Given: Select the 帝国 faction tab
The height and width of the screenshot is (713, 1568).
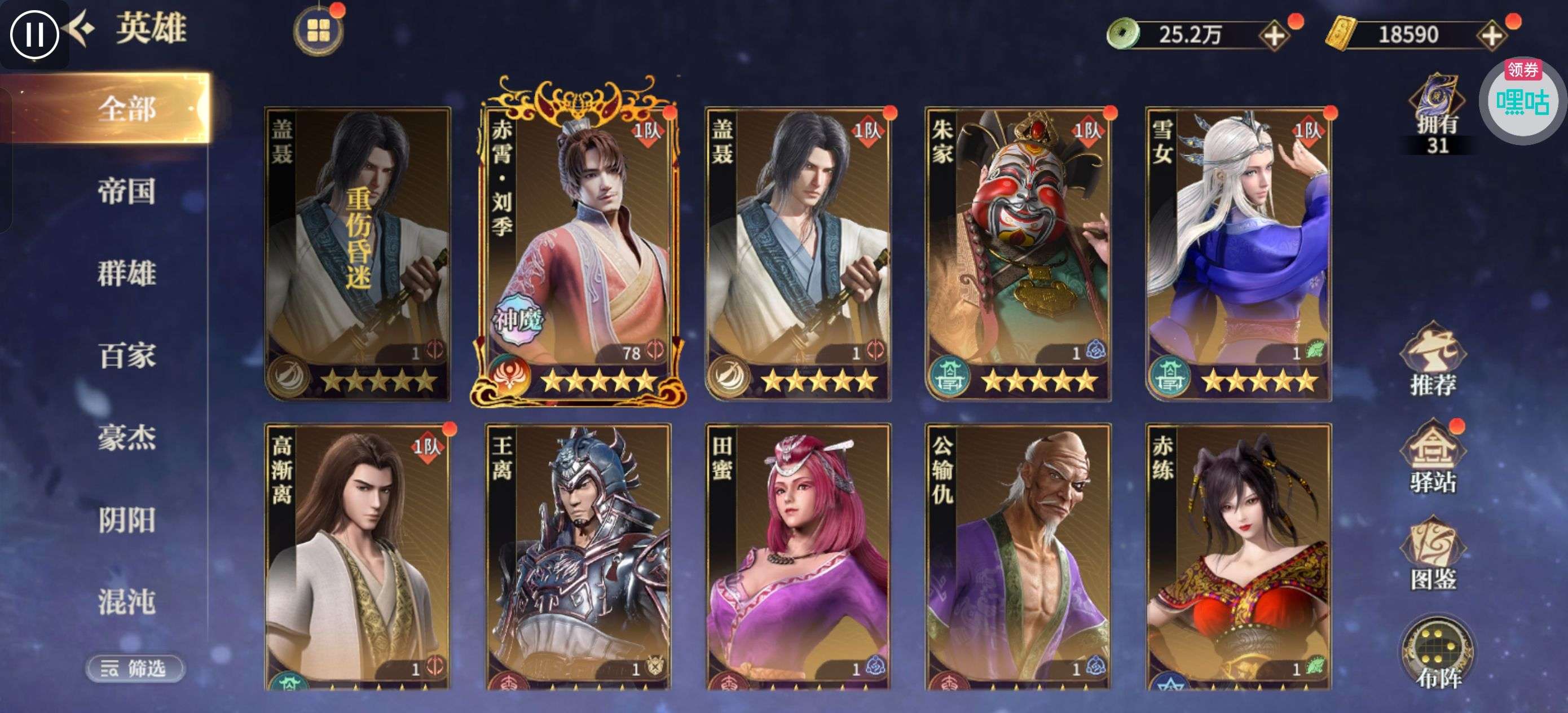Looking at the screenshot, I should (x=126, y=191).
